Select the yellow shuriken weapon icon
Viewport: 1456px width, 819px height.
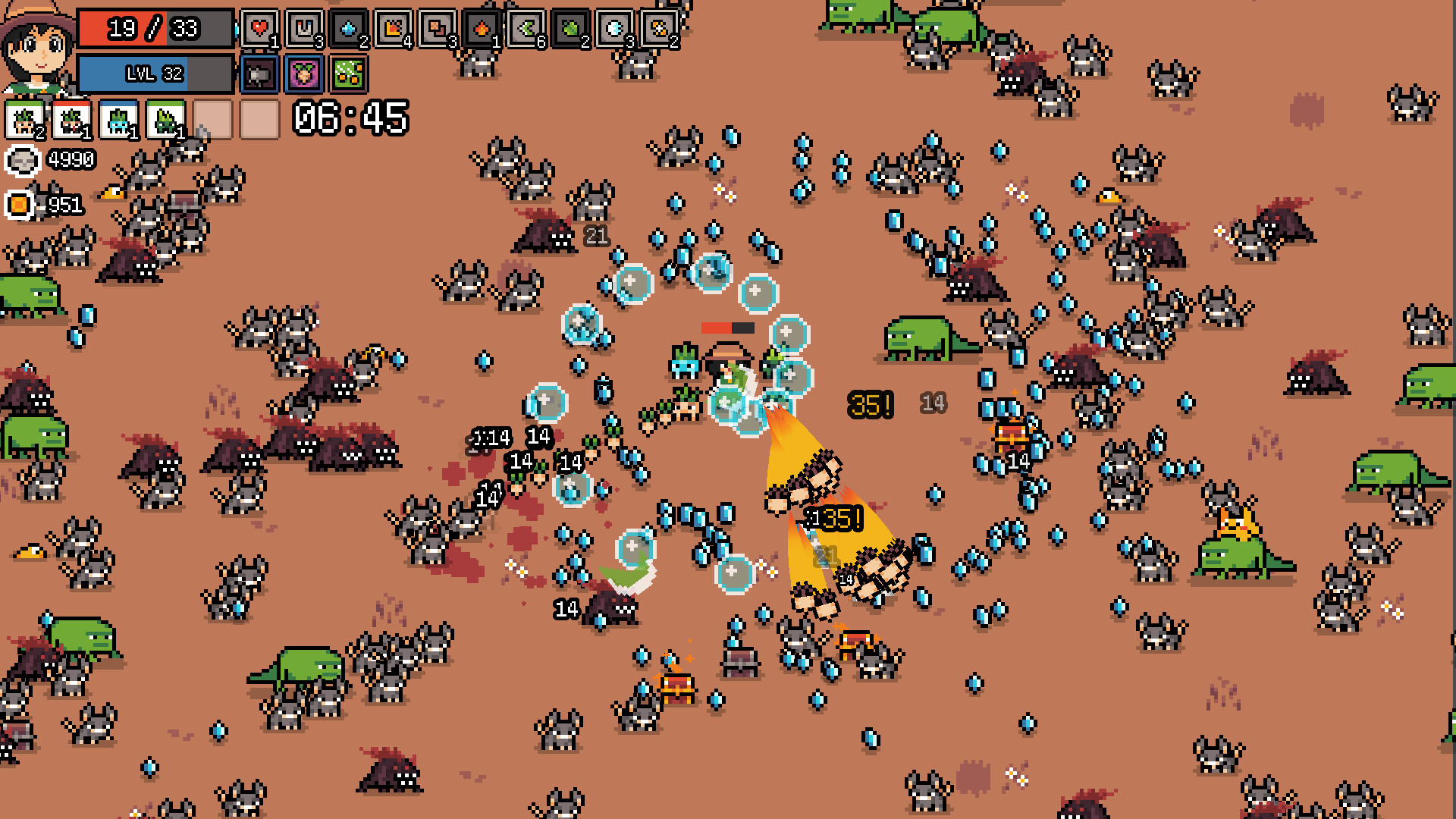660,29
